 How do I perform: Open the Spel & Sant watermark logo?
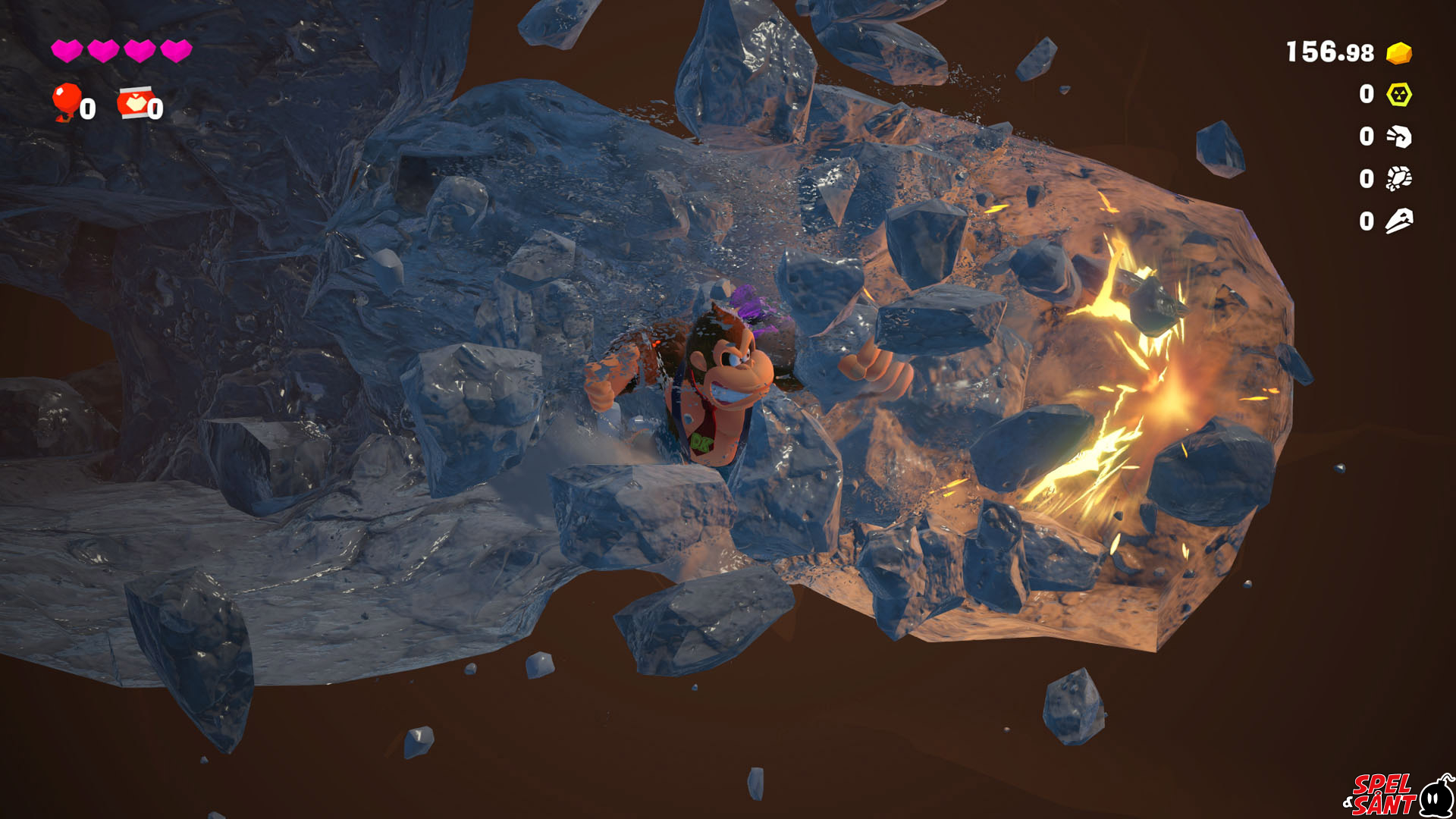click(x=1398, y=795)
